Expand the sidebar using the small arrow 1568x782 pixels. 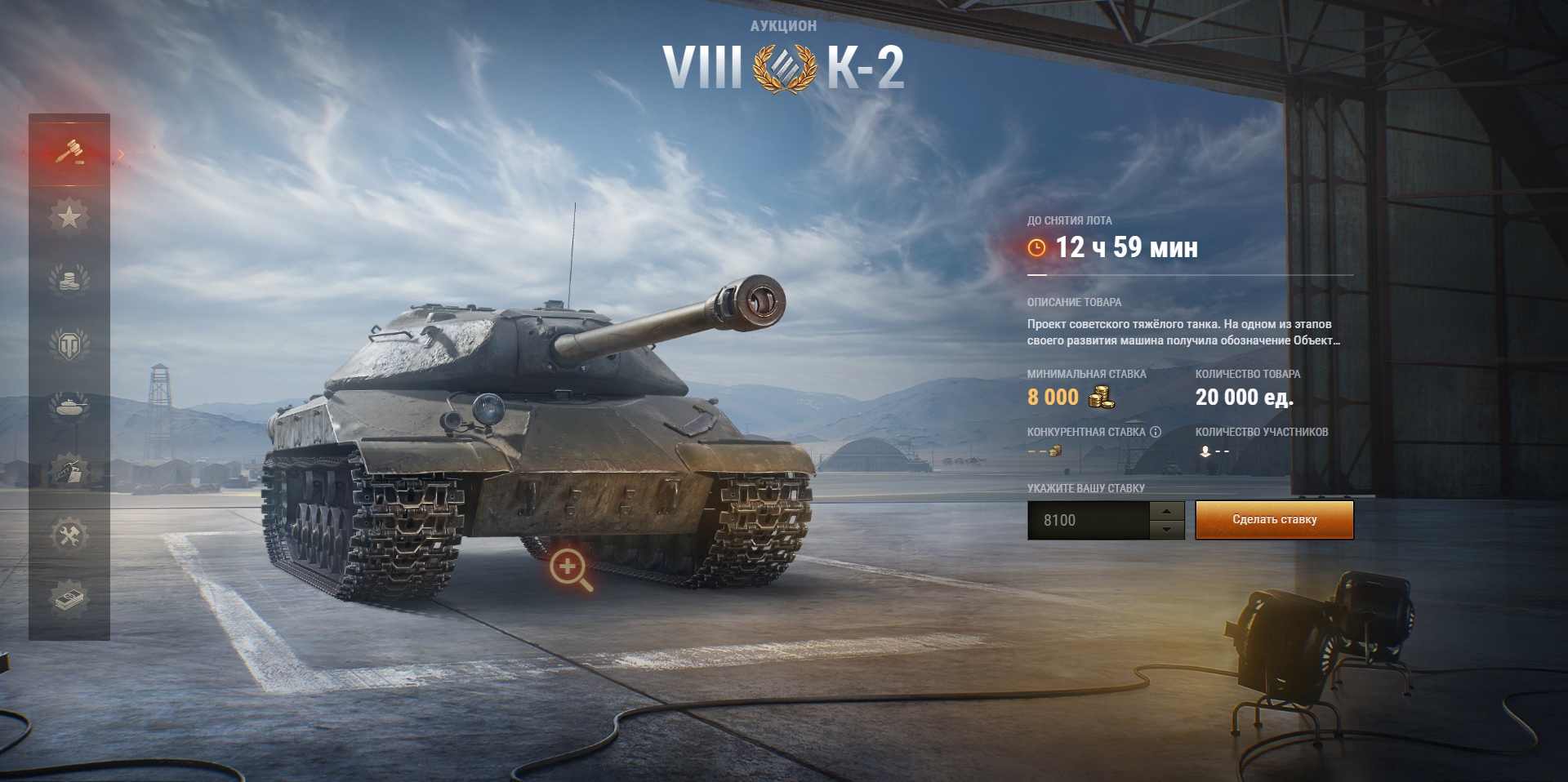point(122,153)
